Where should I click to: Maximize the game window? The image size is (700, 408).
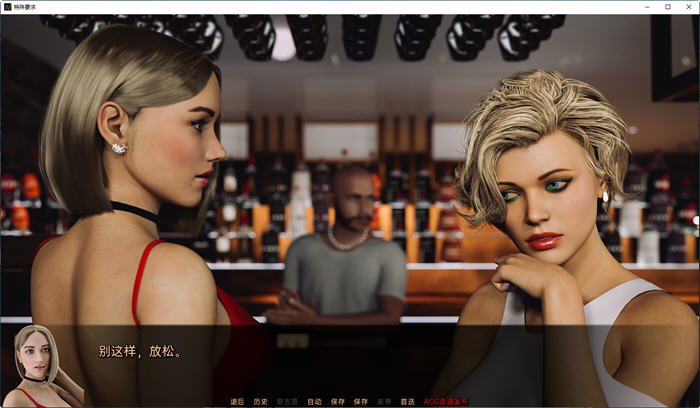(x=667, y=7)
